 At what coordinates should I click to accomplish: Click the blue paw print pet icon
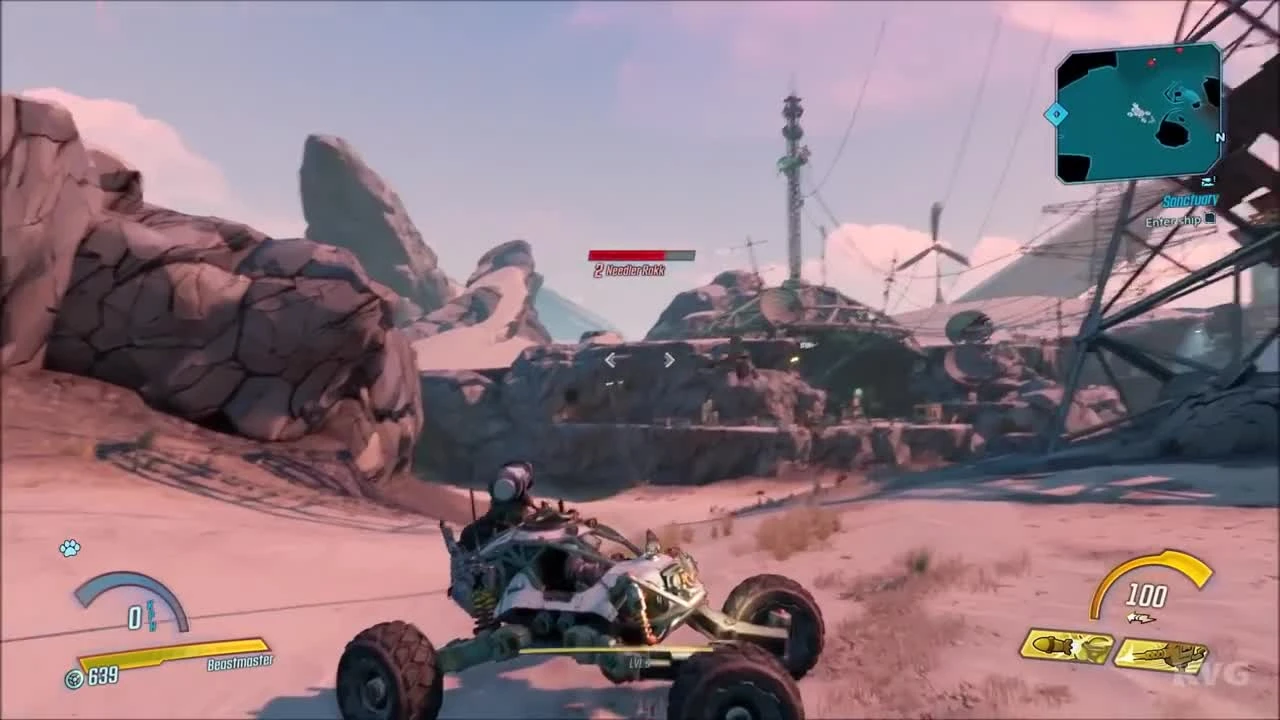[68, 549]
